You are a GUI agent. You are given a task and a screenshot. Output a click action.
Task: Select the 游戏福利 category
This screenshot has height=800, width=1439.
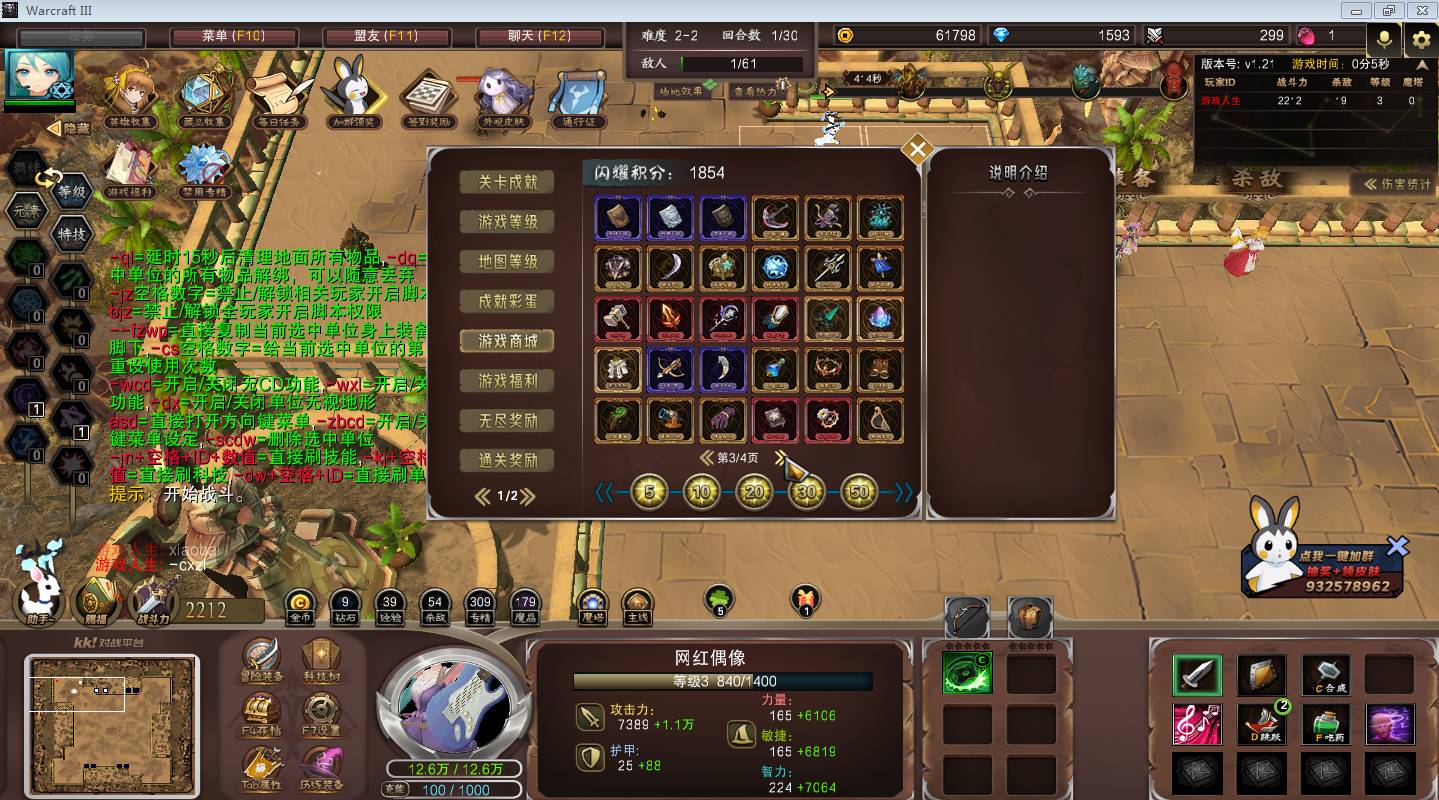[508, 381]
